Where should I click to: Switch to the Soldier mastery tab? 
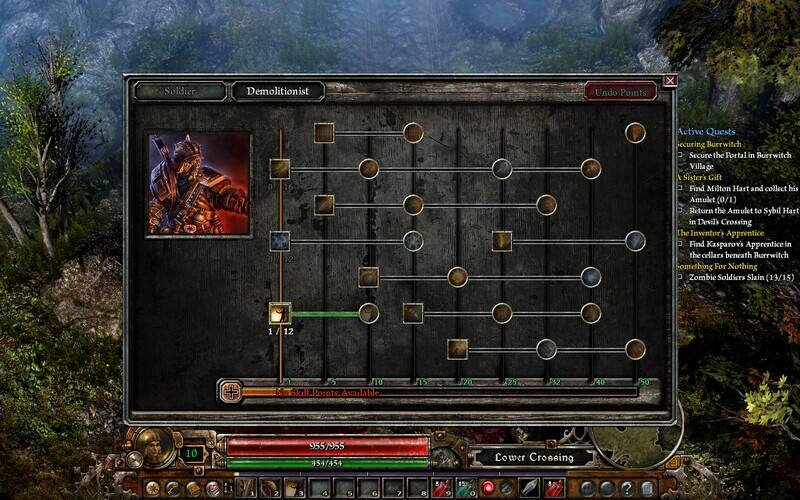click(x=180, y=91)
